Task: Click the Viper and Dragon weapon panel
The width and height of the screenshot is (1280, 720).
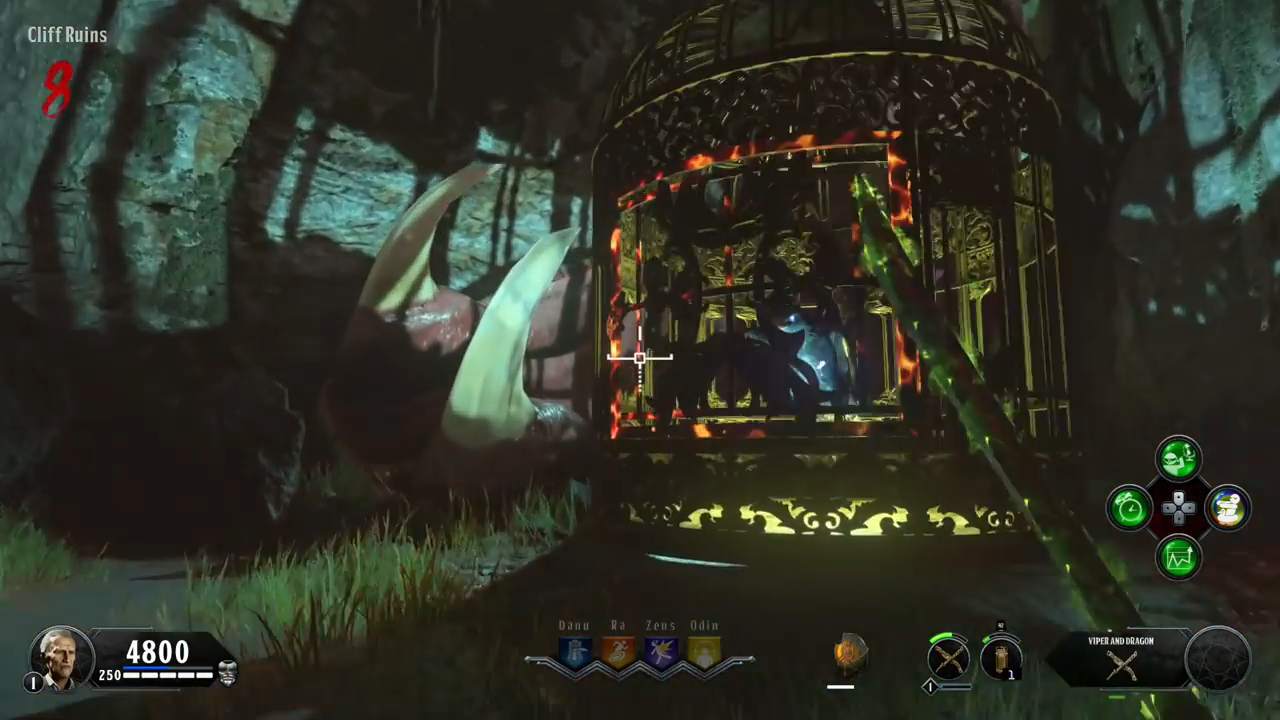Action: click(1121, 660)
